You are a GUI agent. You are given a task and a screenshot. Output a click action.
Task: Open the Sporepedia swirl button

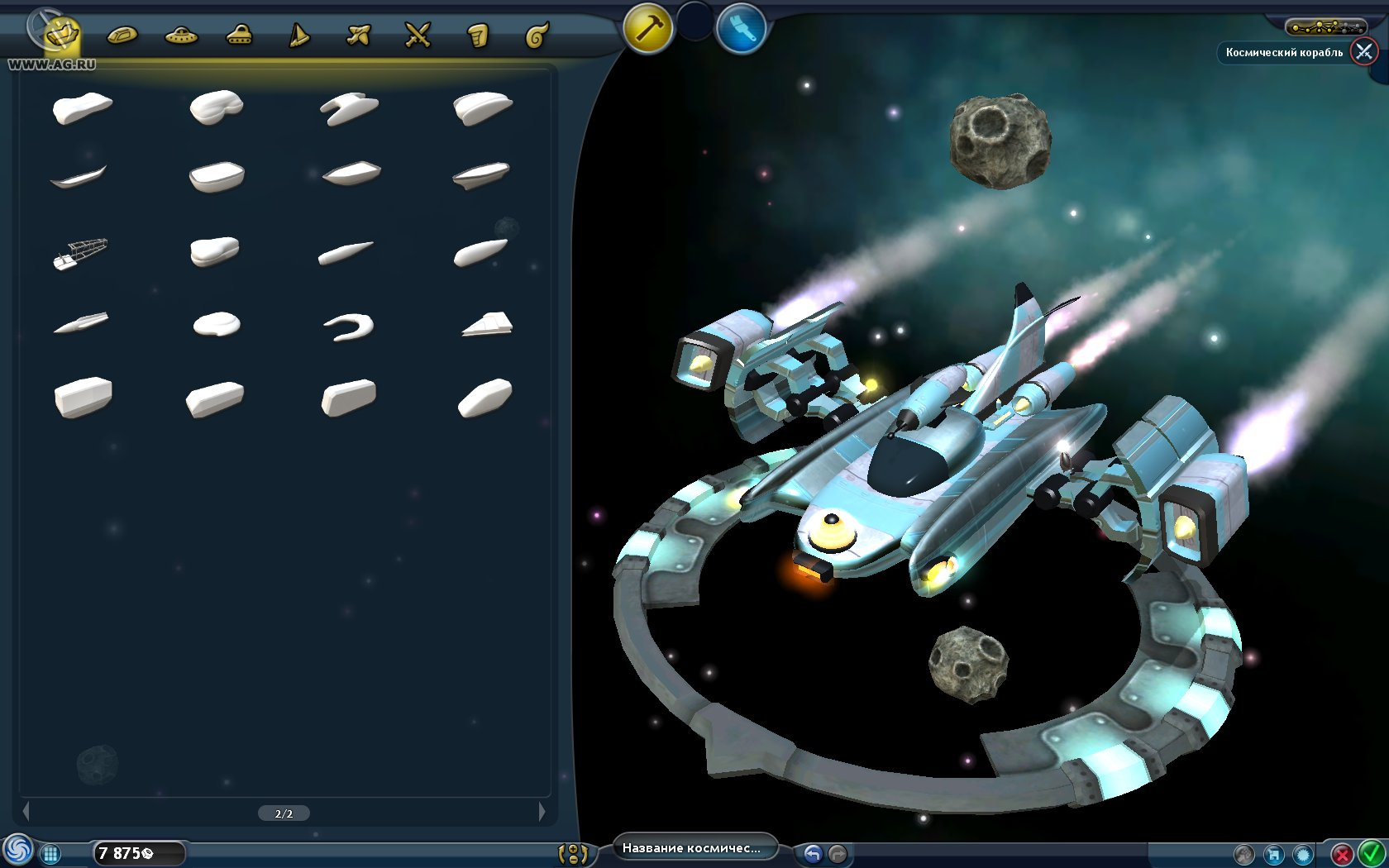(x=17, y=850)
